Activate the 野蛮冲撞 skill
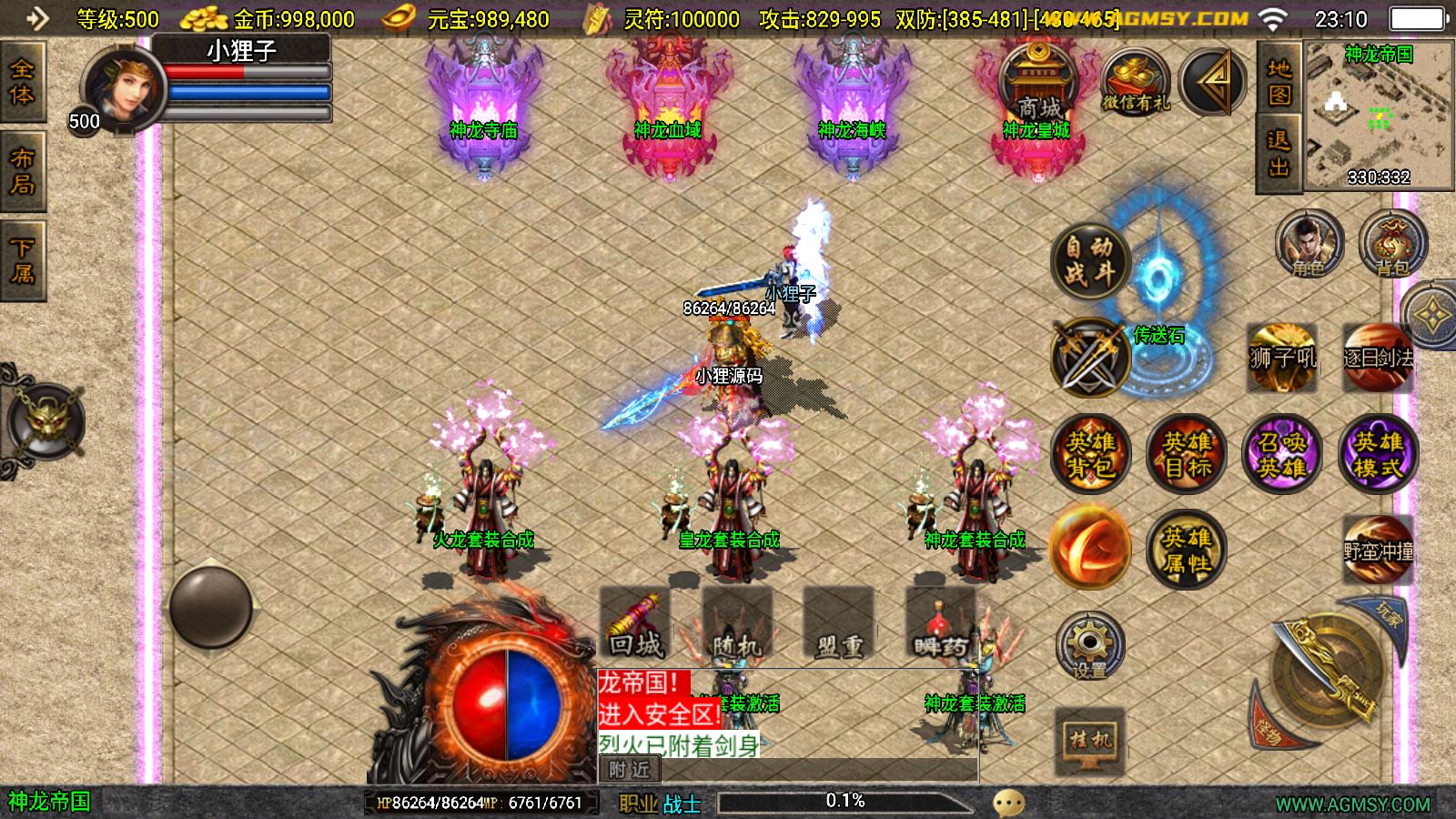The image size is (1456, 819). click(1378, 550)
